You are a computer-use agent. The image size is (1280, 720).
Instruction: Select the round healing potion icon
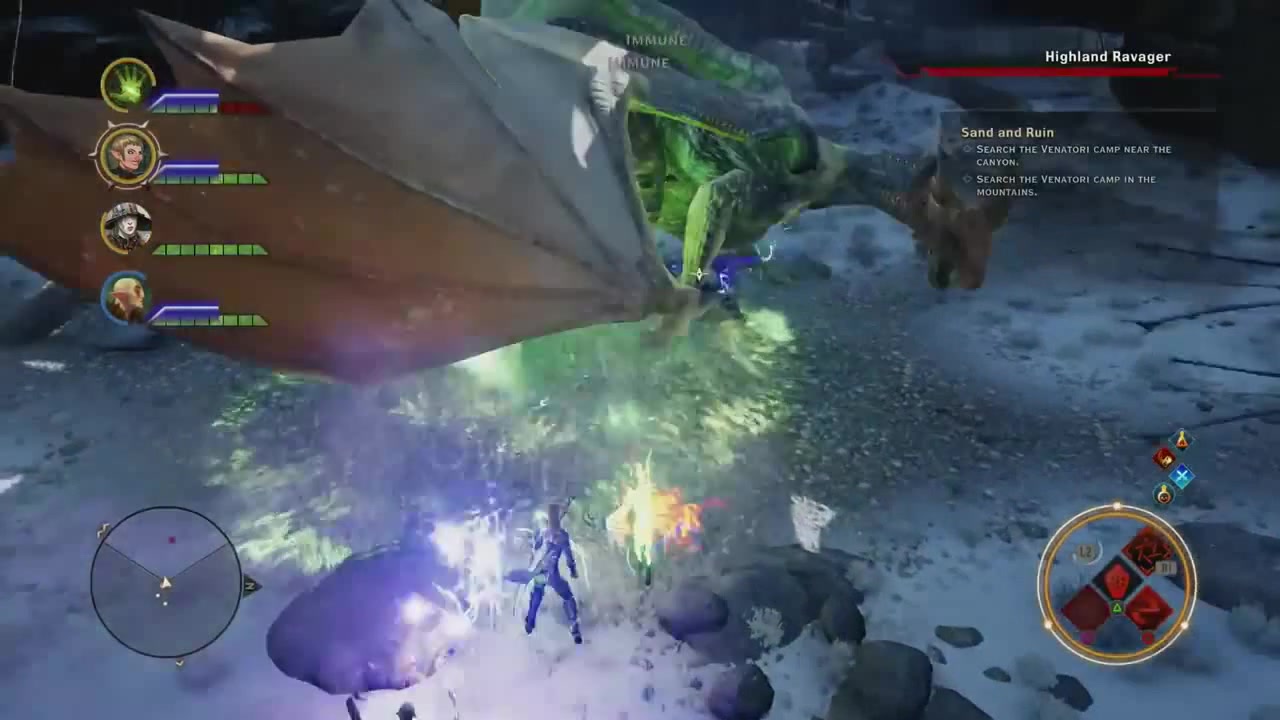pyautogui.click(x=1163, y=494)
